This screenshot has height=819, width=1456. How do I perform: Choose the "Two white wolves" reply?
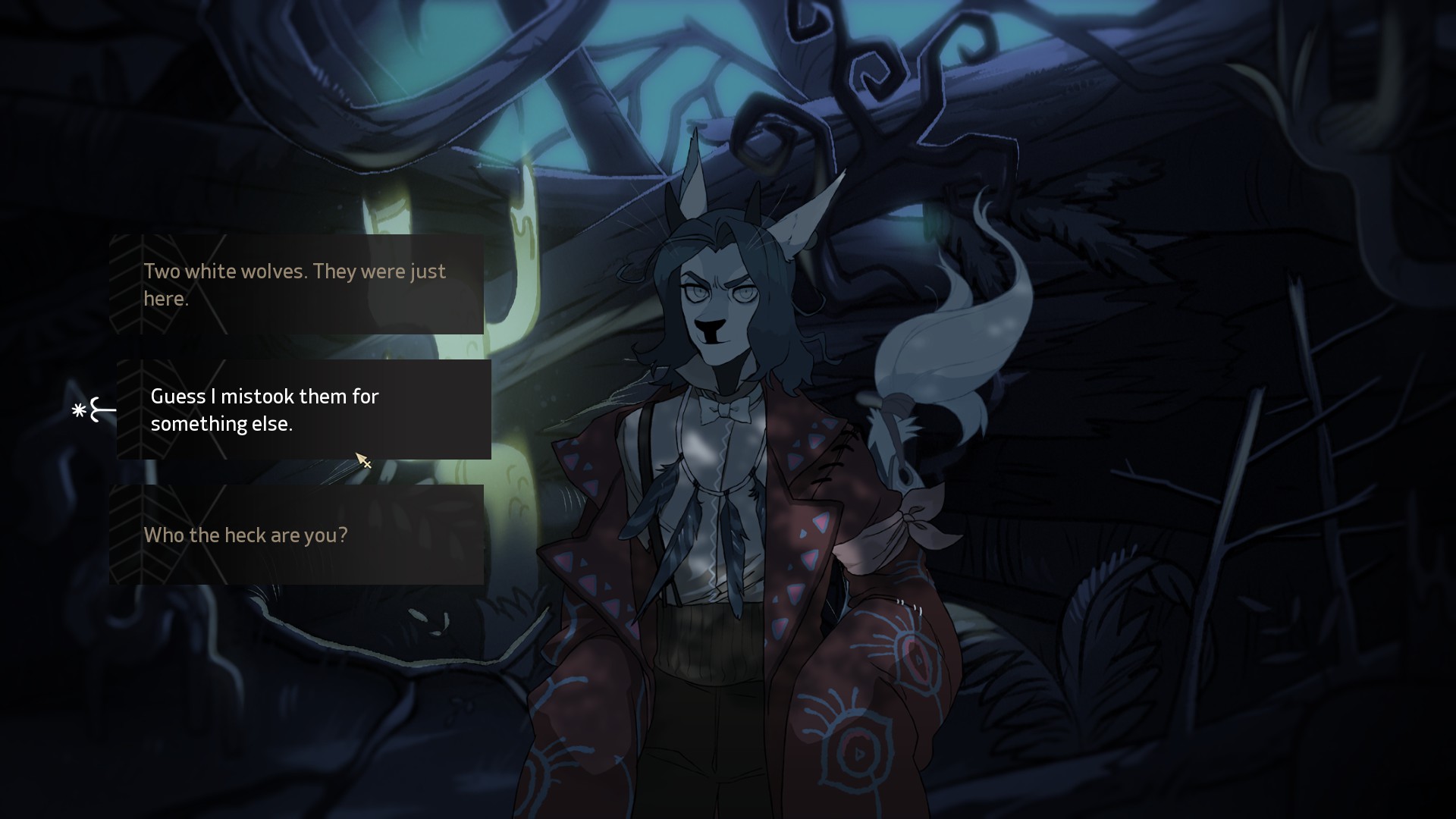[296, 284]
